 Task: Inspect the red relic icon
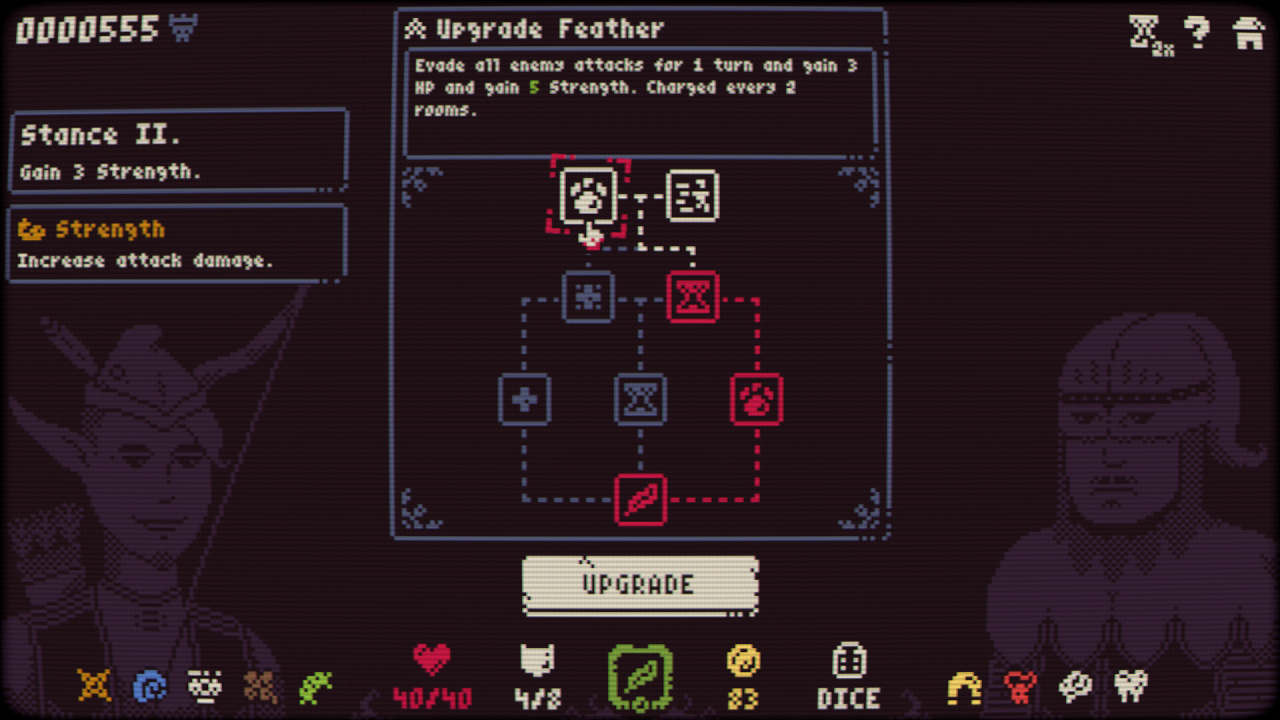pos(1020,687)
